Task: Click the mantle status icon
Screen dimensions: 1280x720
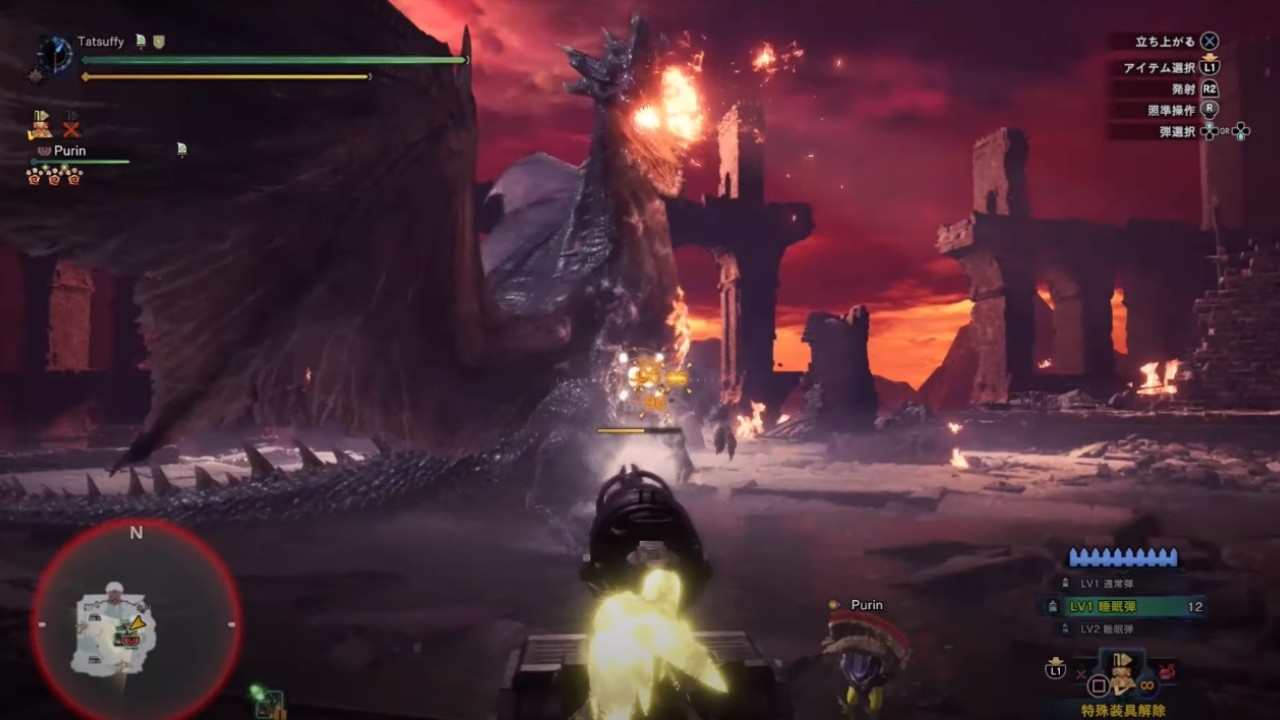Action: pos(40,125)
